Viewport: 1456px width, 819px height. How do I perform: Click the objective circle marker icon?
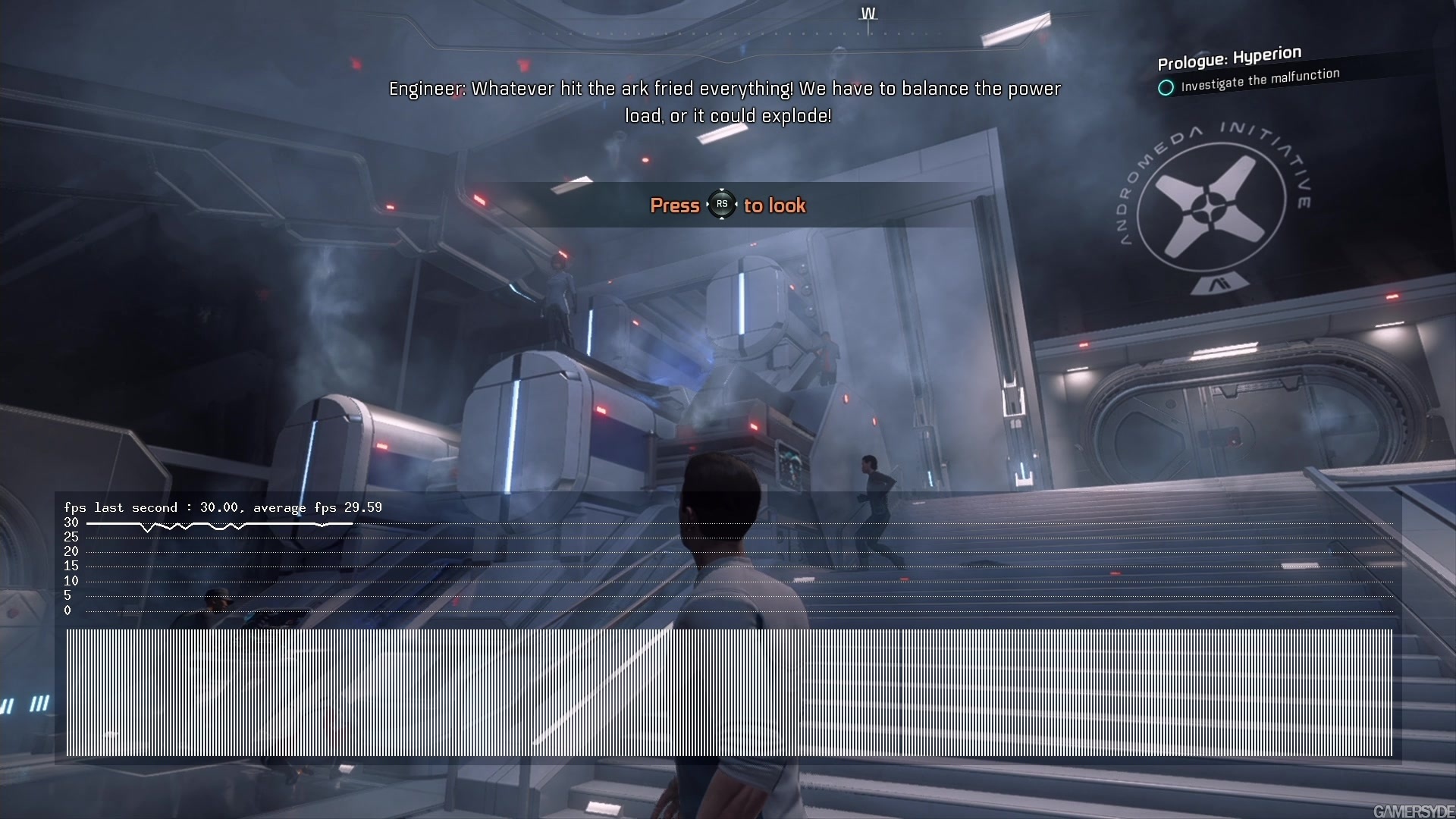tap(1166, 88)
